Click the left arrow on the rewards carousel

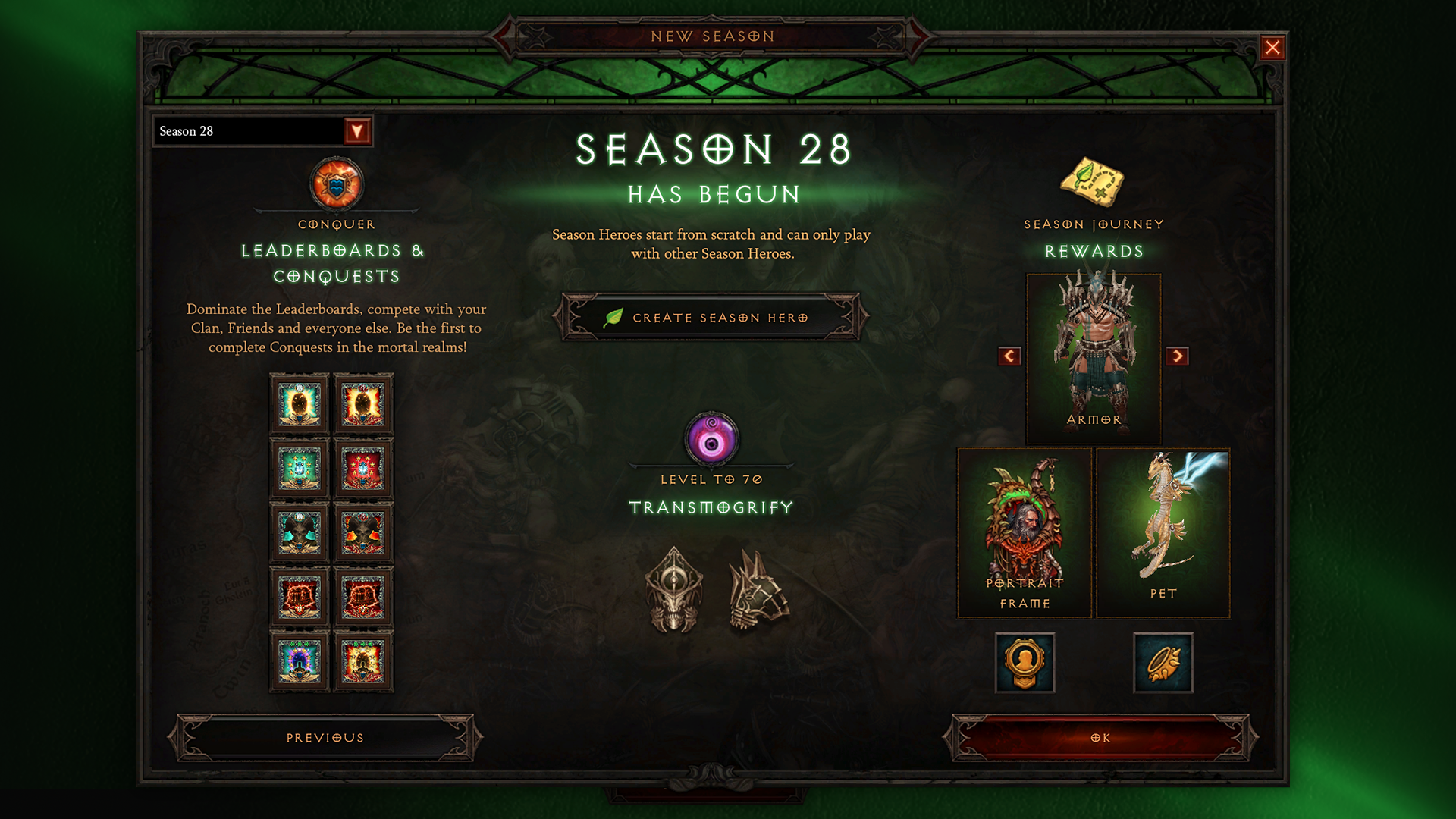(x=1009, y=356)
